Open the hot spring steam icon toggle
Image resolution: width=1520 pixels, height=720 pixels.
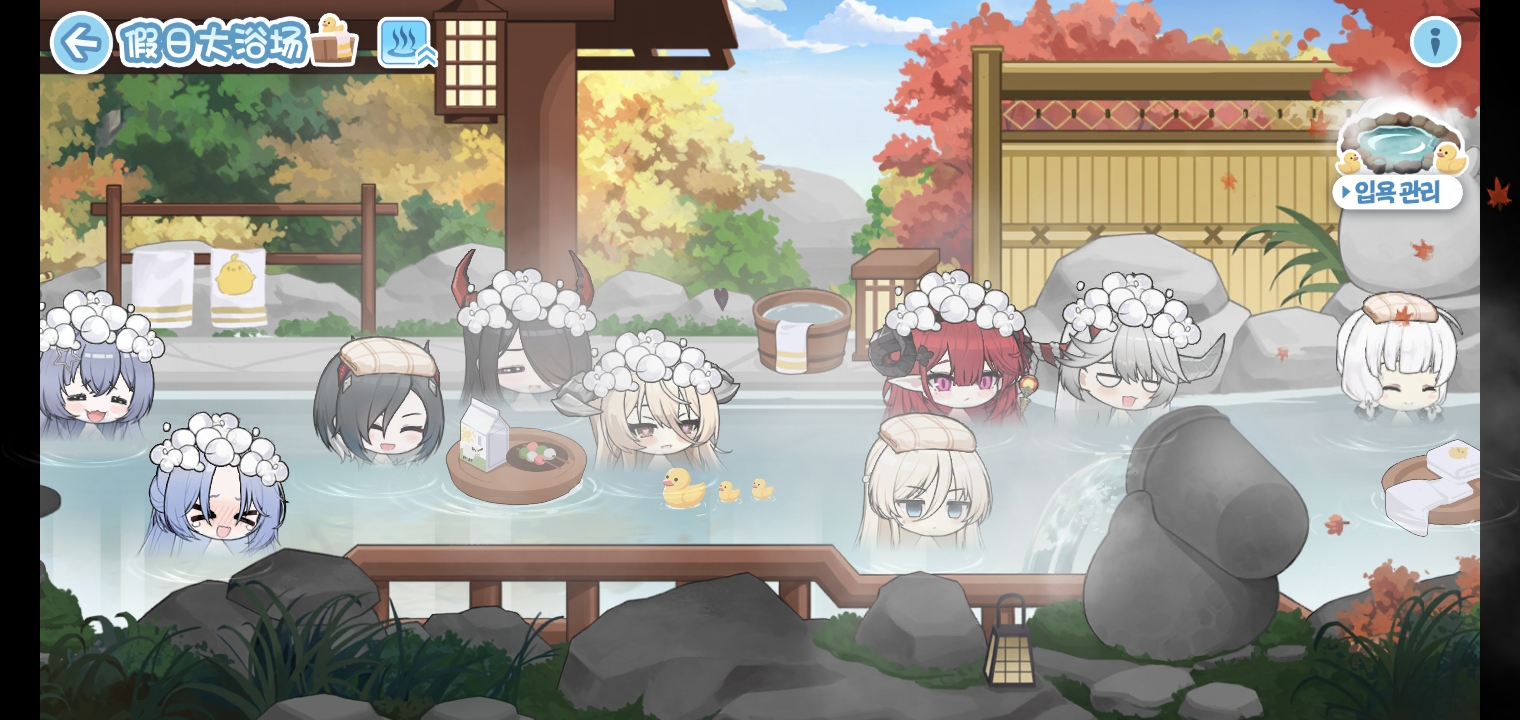(406, 43)
